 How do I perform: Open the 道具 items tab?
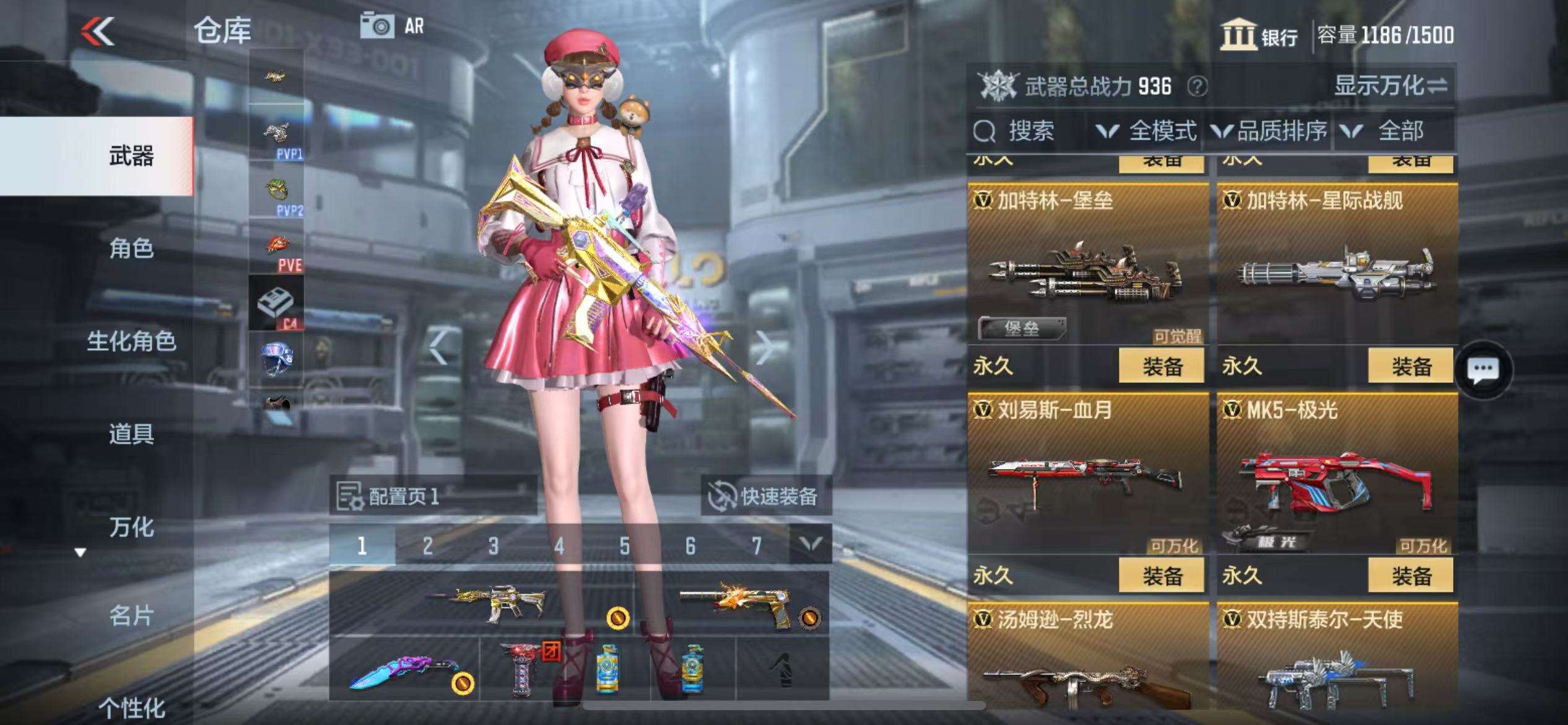point(131,434)
